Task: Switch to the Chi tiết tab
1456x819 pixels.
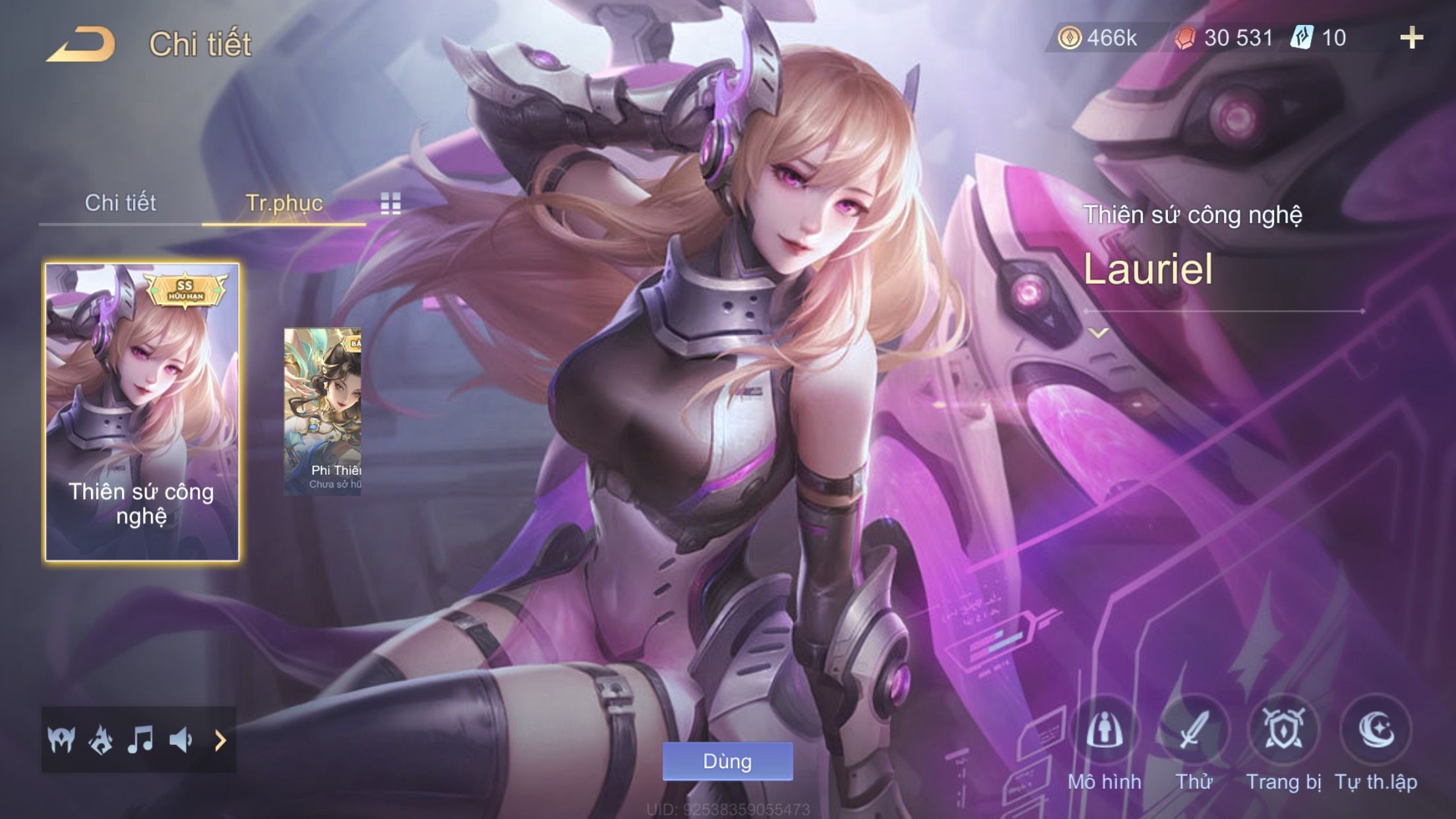Action: pyautogui.click(x=120, y=203)
